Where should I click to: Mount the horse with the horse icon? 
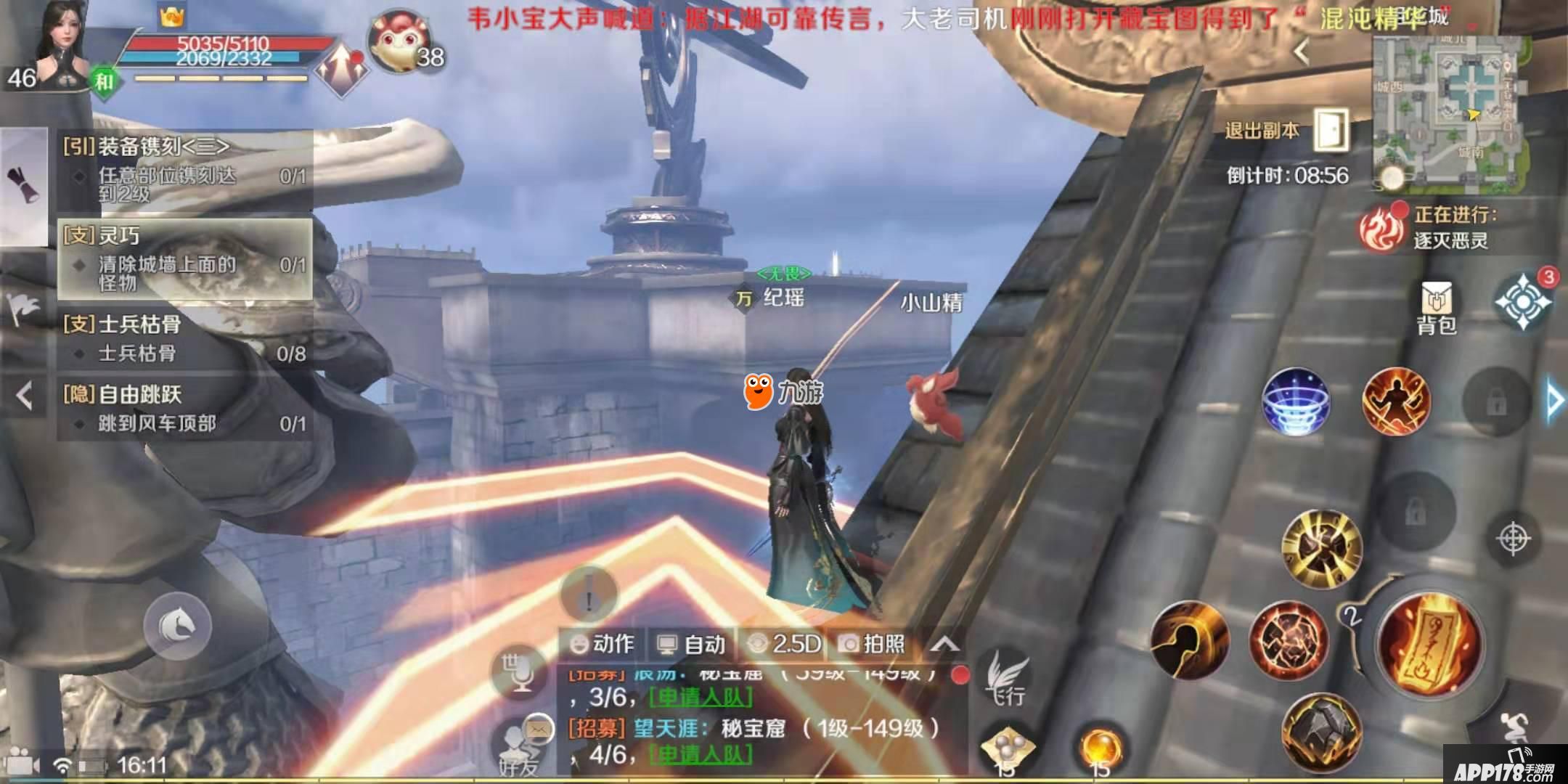pyautogui.click(x=177, y=624)
